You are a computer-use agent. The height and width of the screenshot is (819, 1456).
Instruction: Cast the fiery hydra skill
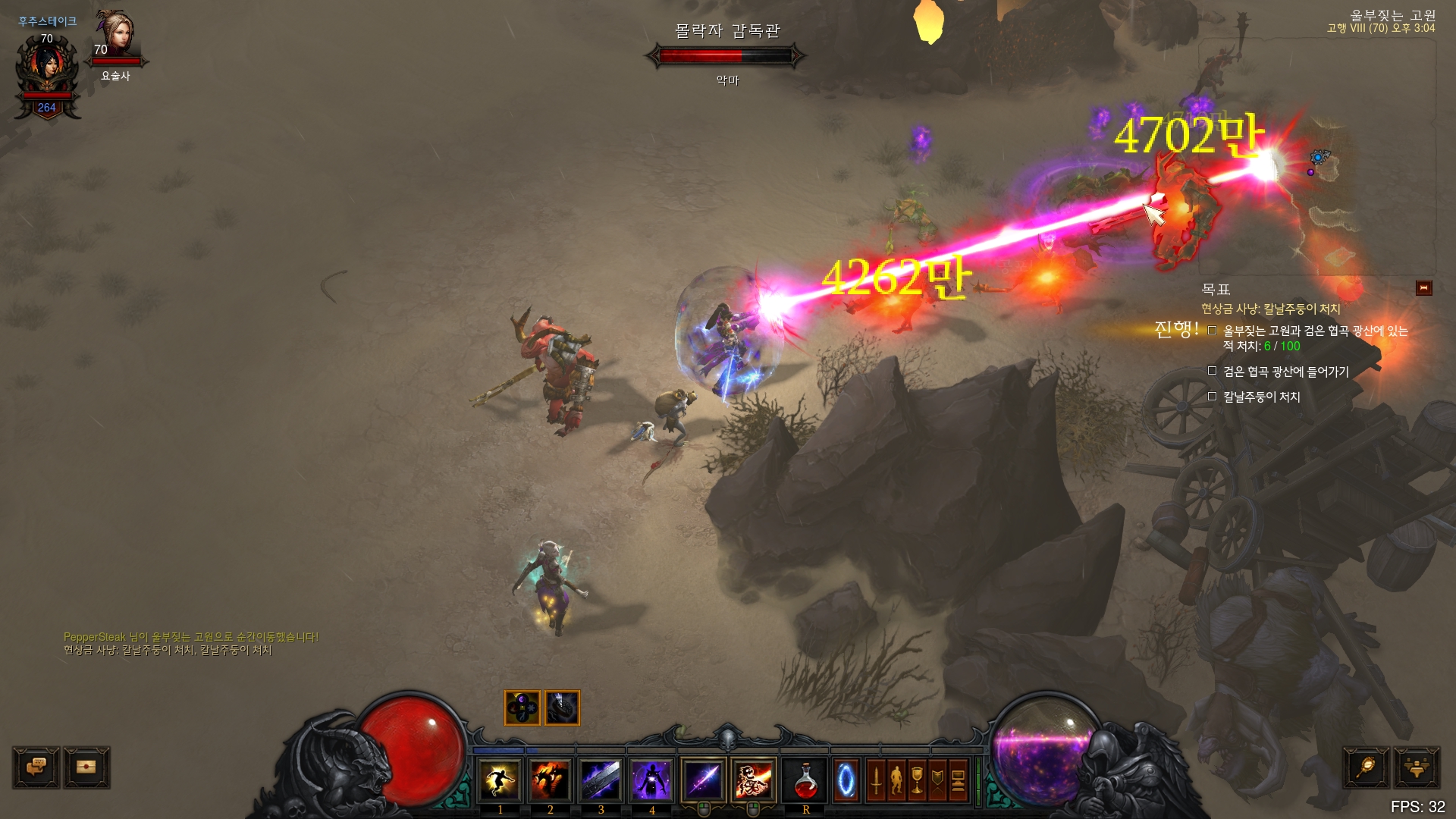[551, 780]
